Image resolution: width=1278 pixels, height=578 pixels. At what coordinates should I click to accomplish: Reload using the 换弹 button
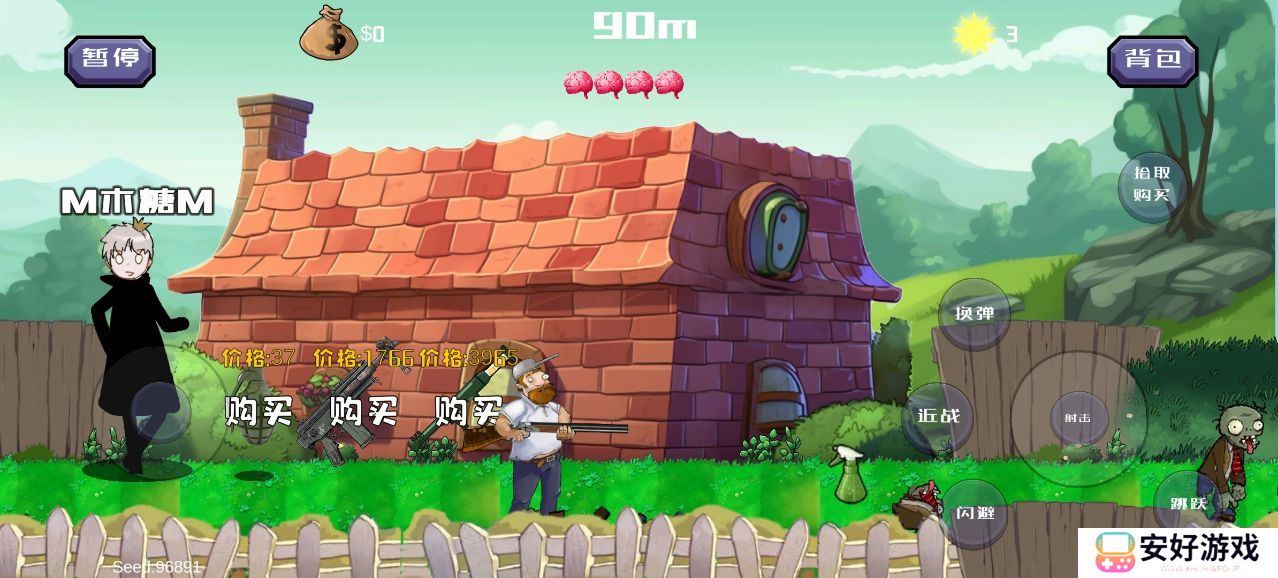(x=975, y=314)
